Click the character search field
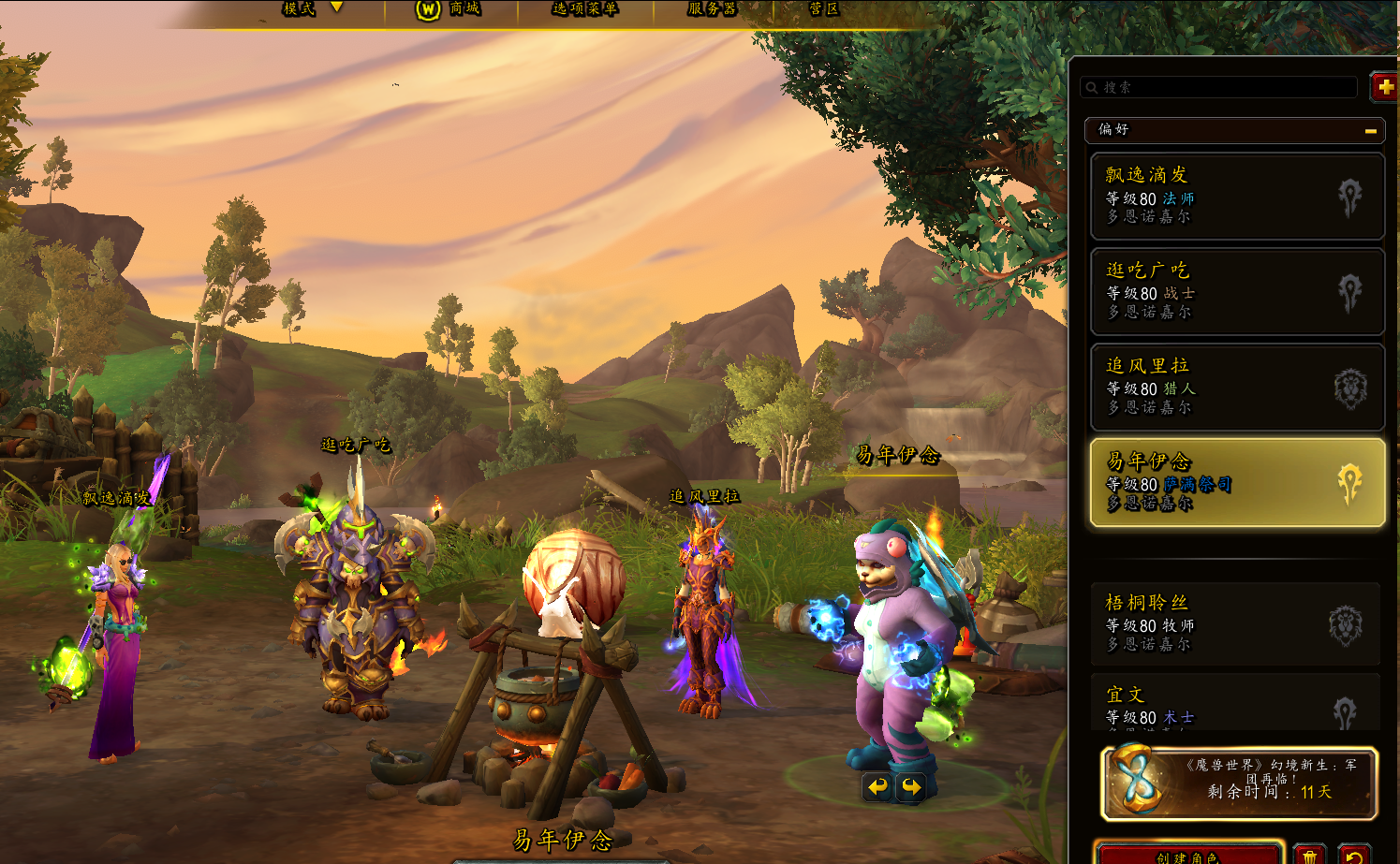The width and height of the screenshot is (1400, 864). [x=1219, y=87]
